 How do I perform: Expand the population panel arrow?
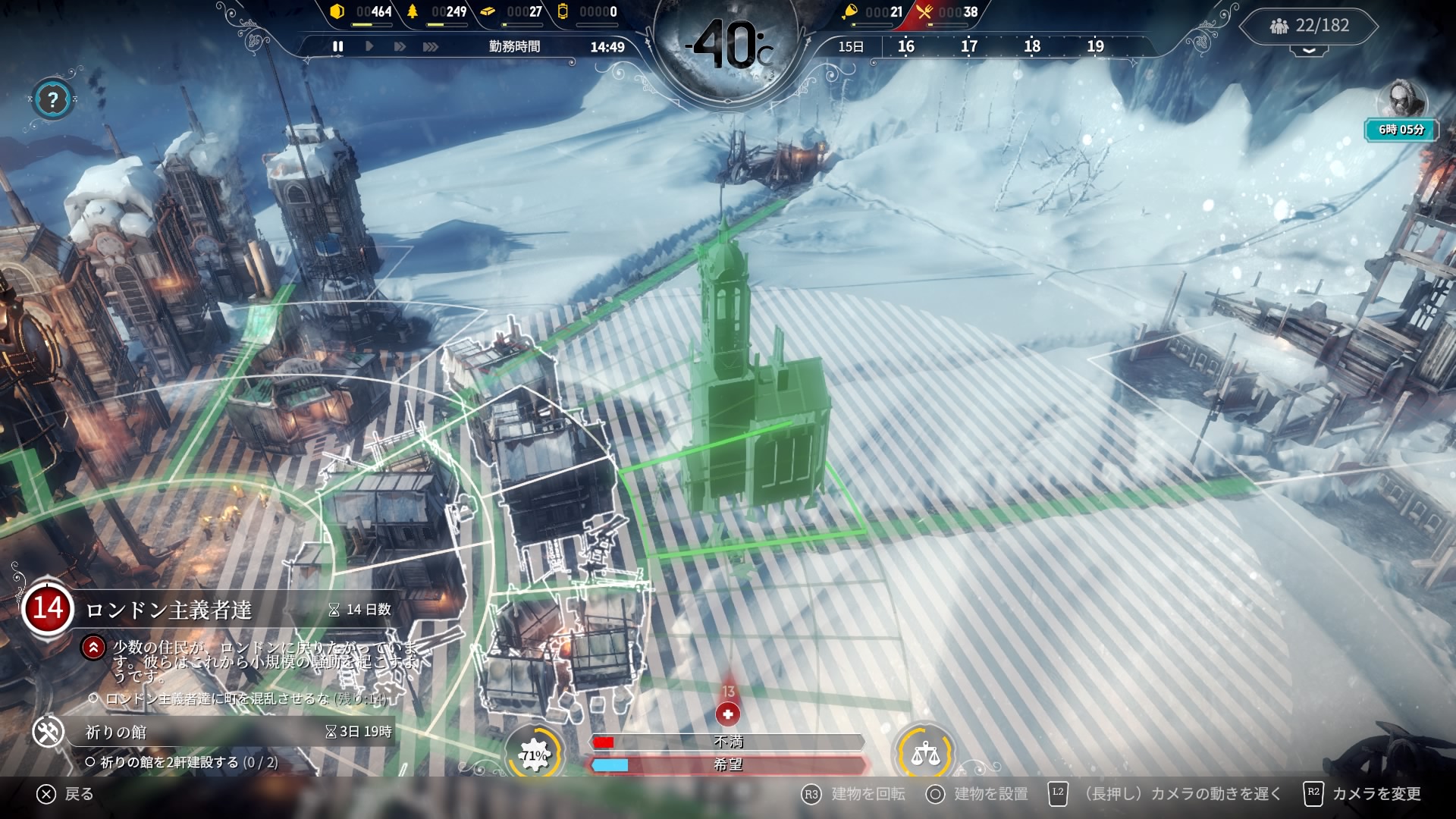click(1310, 50)
